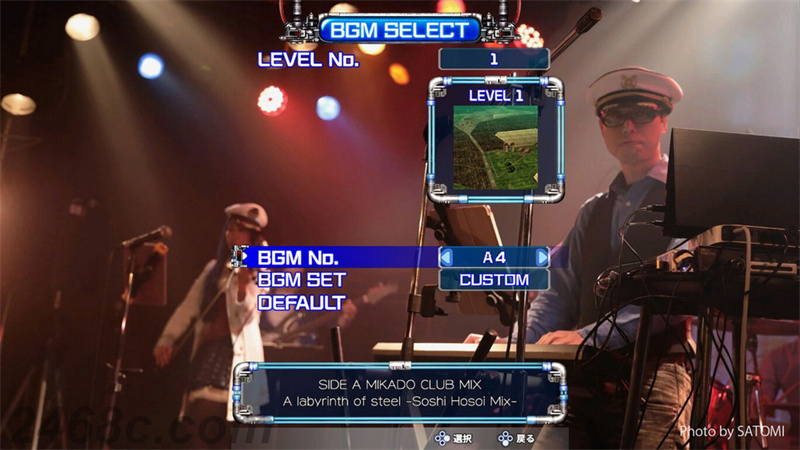Viewport: 800px width, 450px height.
Task: Click the left arrow beside A4
Action: (x=447, y=257)
